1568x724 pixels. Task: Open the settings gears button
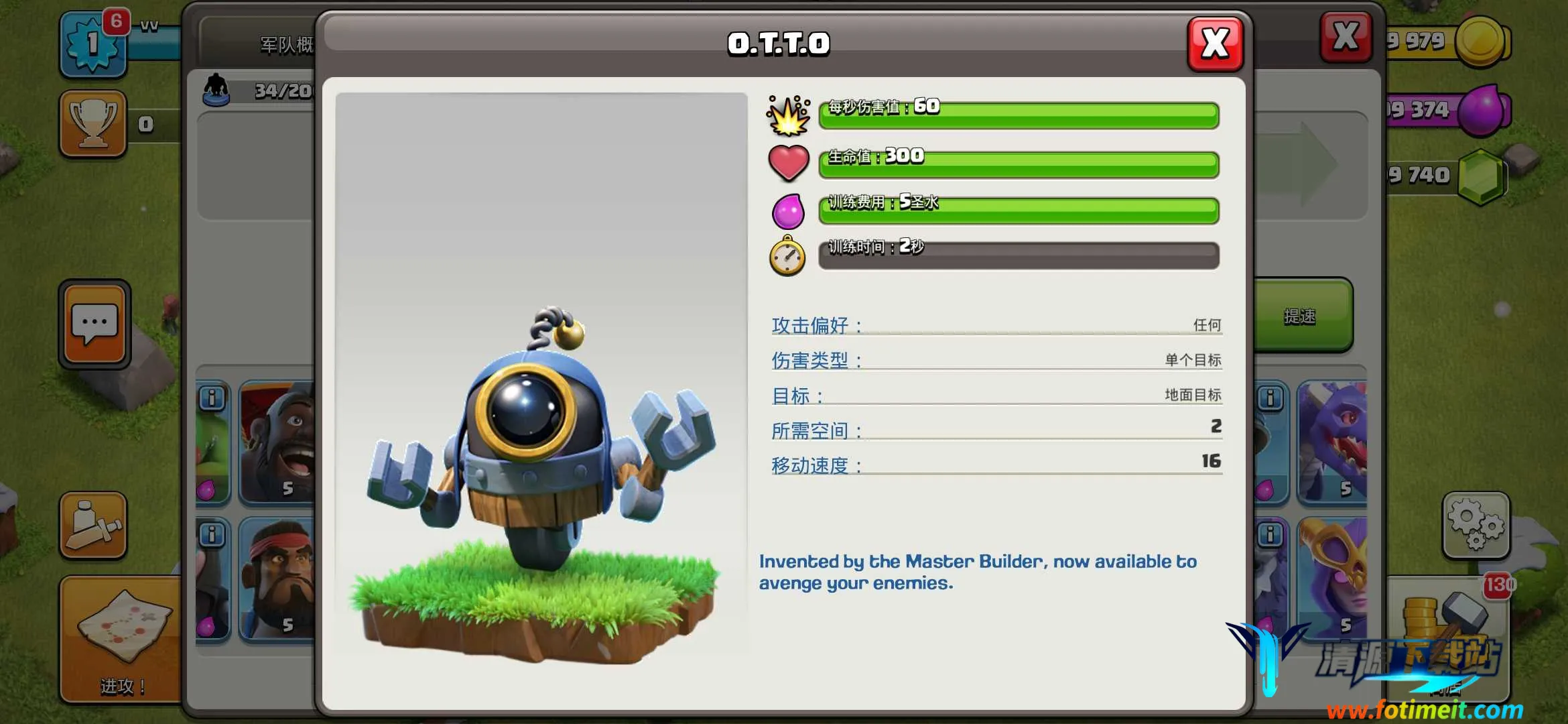[1476, 526]
